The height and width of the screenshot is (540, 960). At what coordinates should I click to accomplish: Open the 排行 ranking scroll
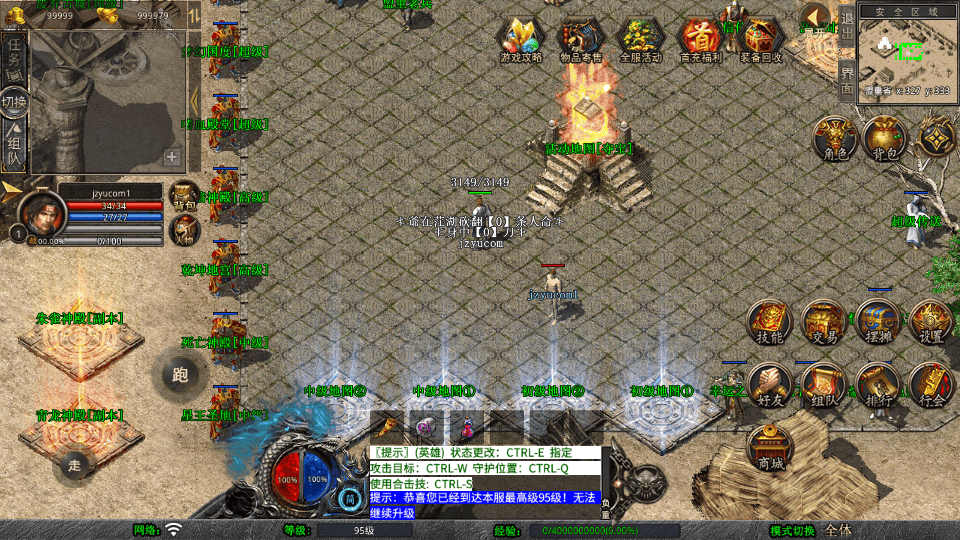(x=877, y=385)
